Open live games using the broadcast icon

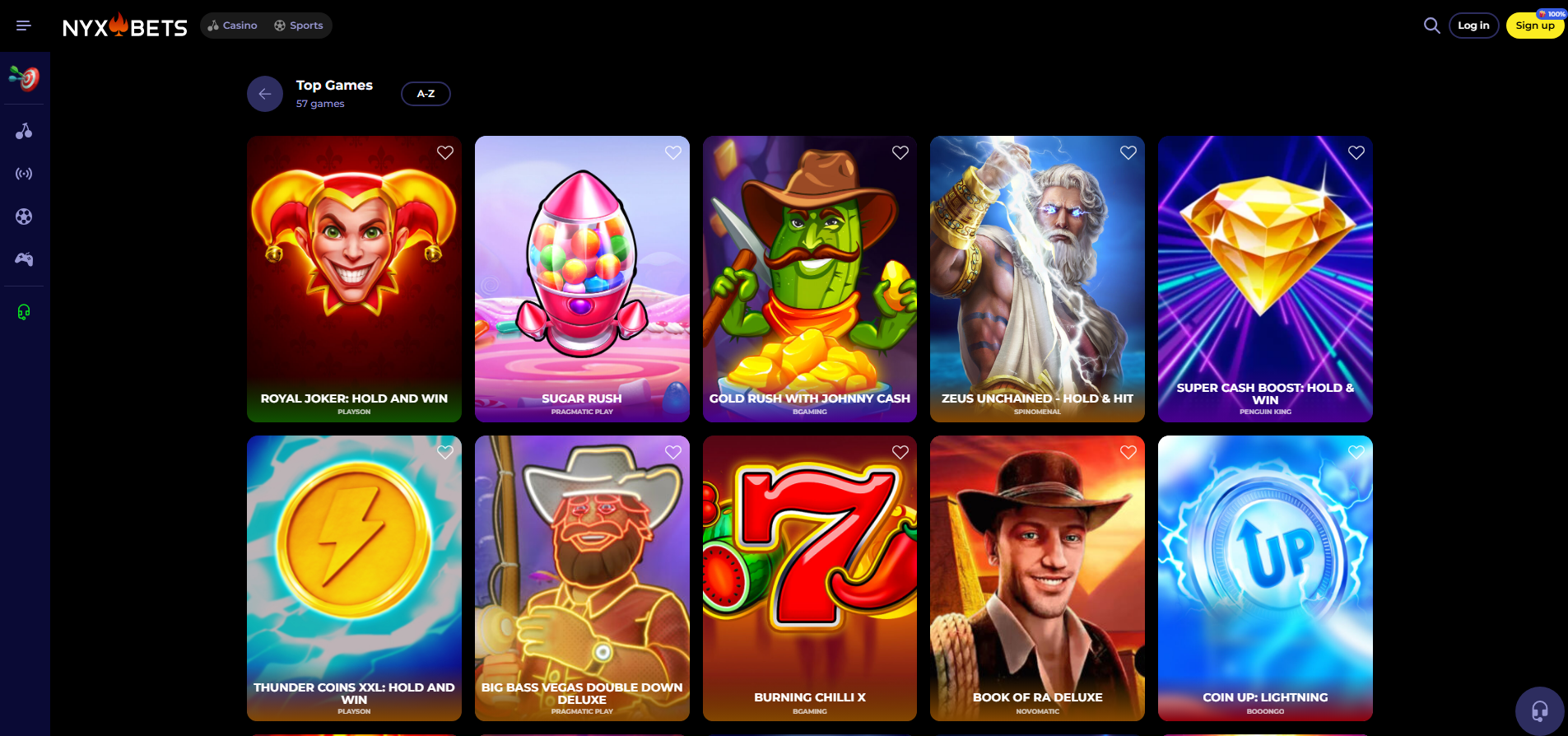(24, 173)
